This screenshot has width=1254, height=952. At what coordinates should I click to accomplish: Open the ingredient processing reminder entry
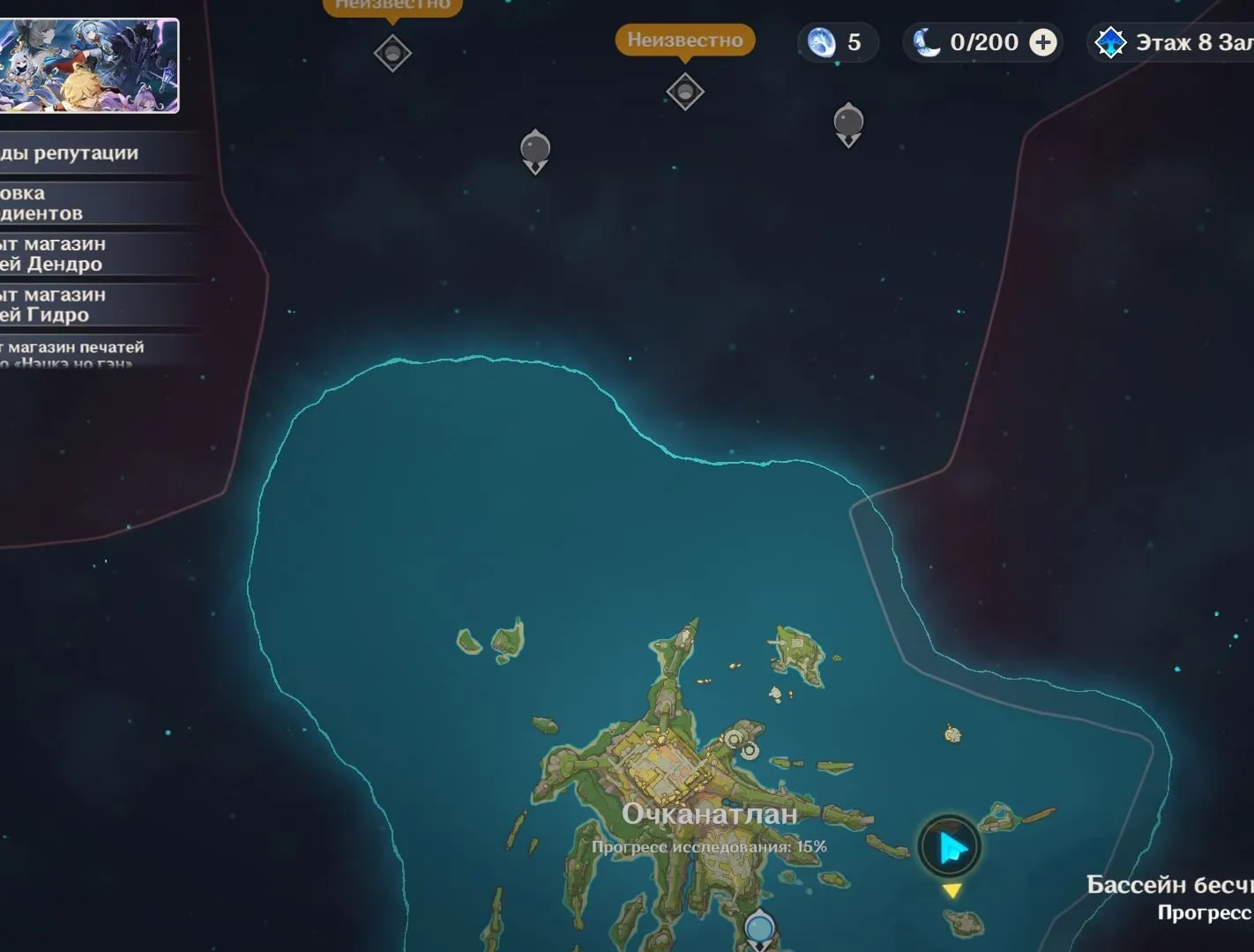[x=42, y=203]
